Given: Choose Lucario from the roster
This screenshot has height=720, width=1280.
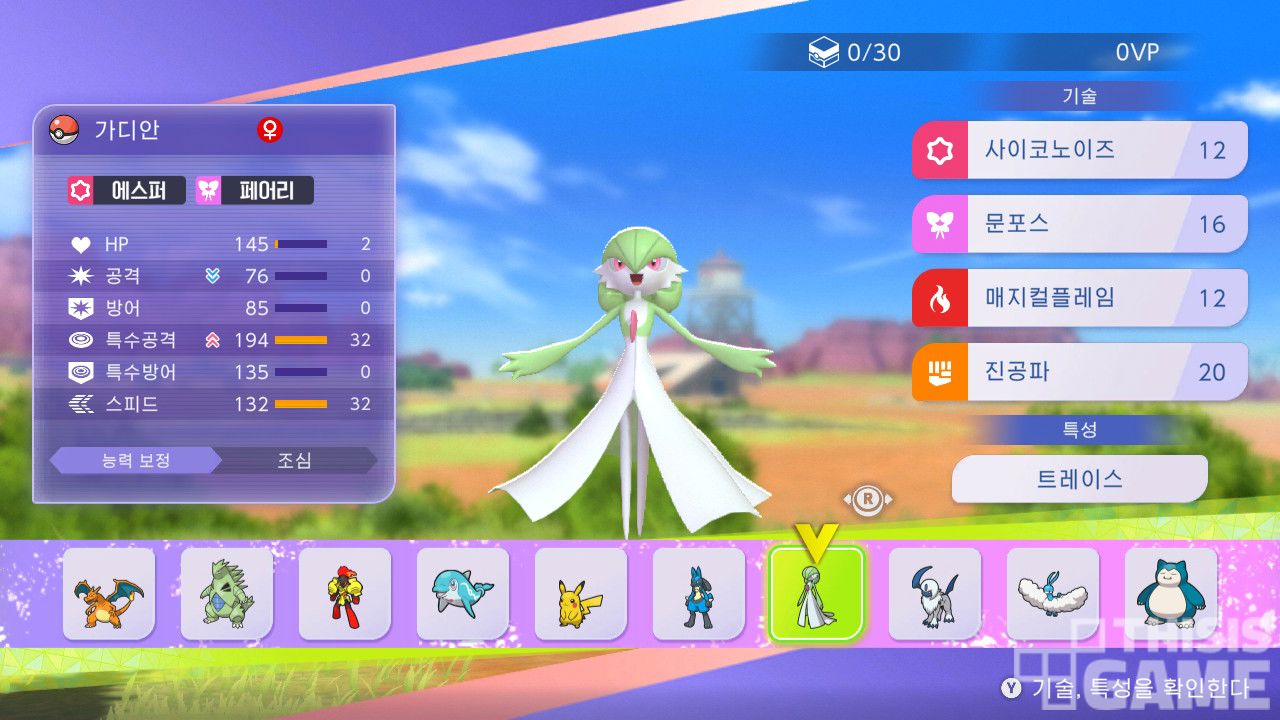Looking at the screenshot, I should [x=699, y=594].
